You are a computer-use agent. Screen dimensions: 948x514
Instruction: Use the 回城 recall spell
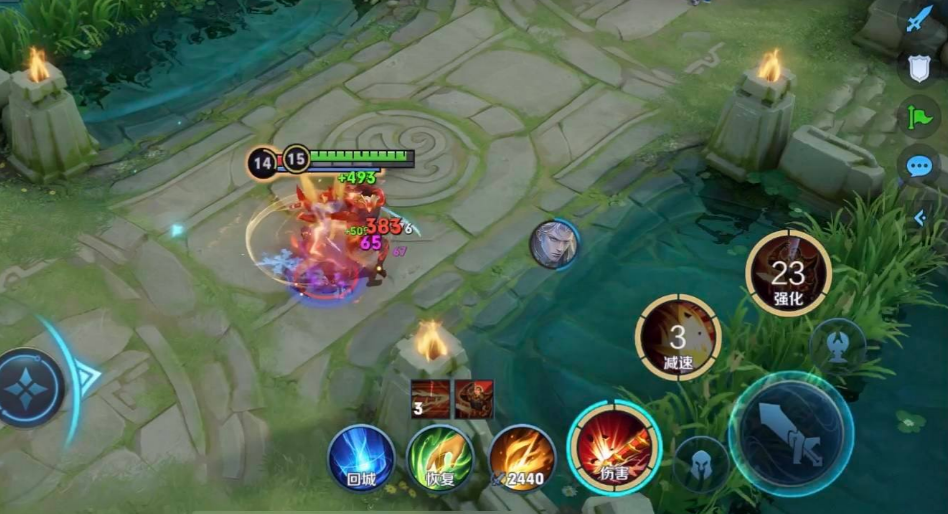[x=362, y=458]
